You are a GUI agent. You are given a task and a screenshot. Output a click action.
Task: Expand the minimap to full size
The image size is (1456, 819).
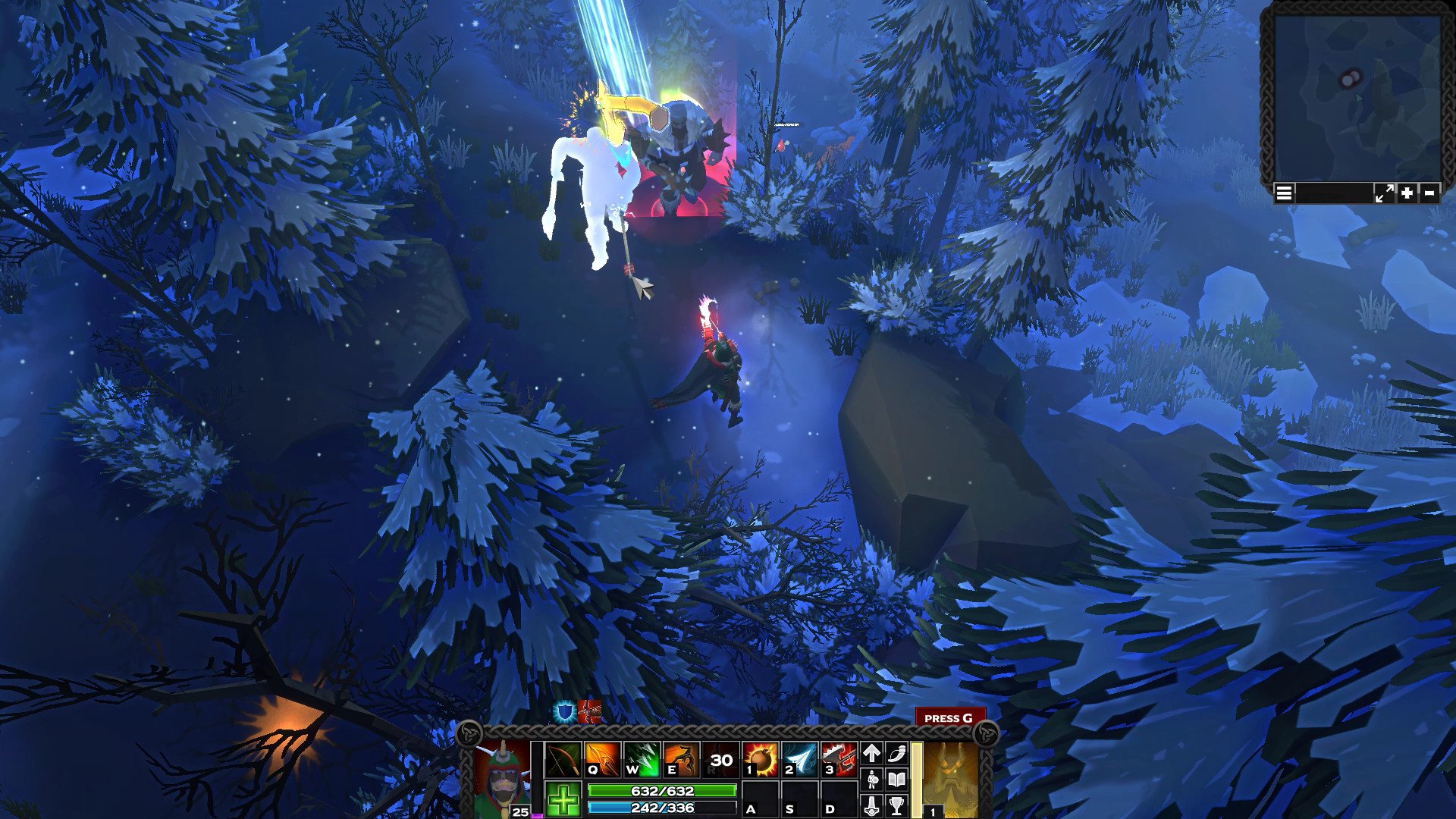[x=1383, y=193]
